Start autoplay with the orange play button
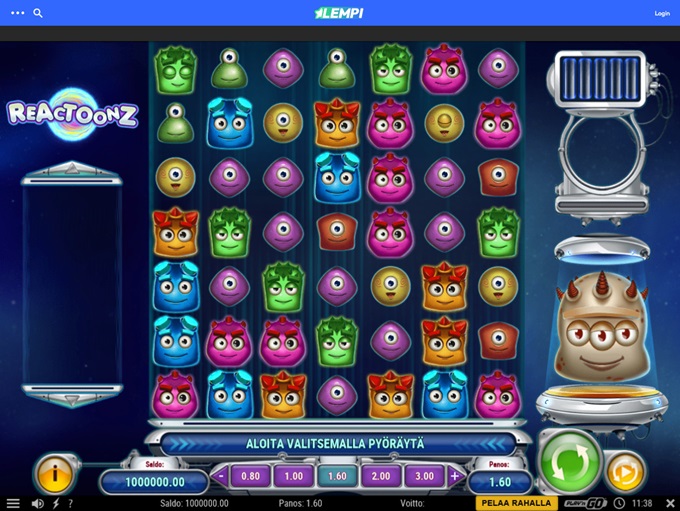680x511 pixels. (626, 472)
